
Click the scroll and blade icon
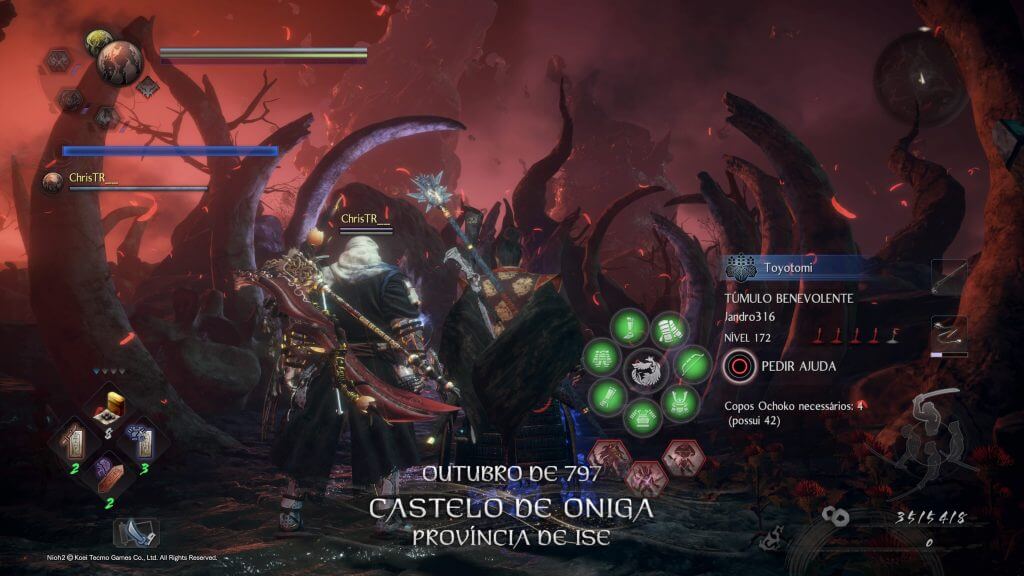pyautogui.click(x=134, y=532)
